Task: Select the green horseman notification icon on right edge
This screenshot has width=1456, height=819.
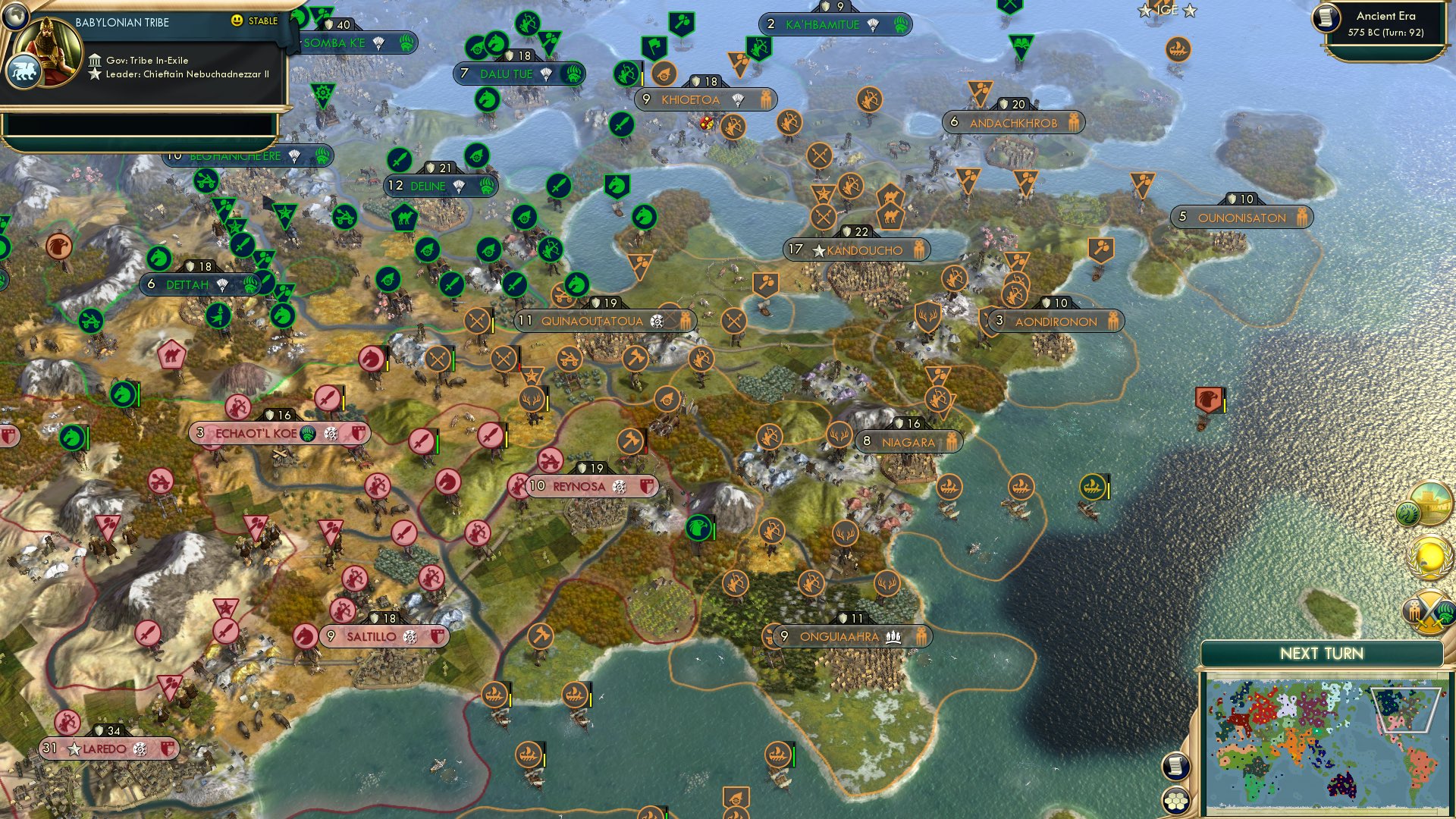Action: coord(1409,514)
